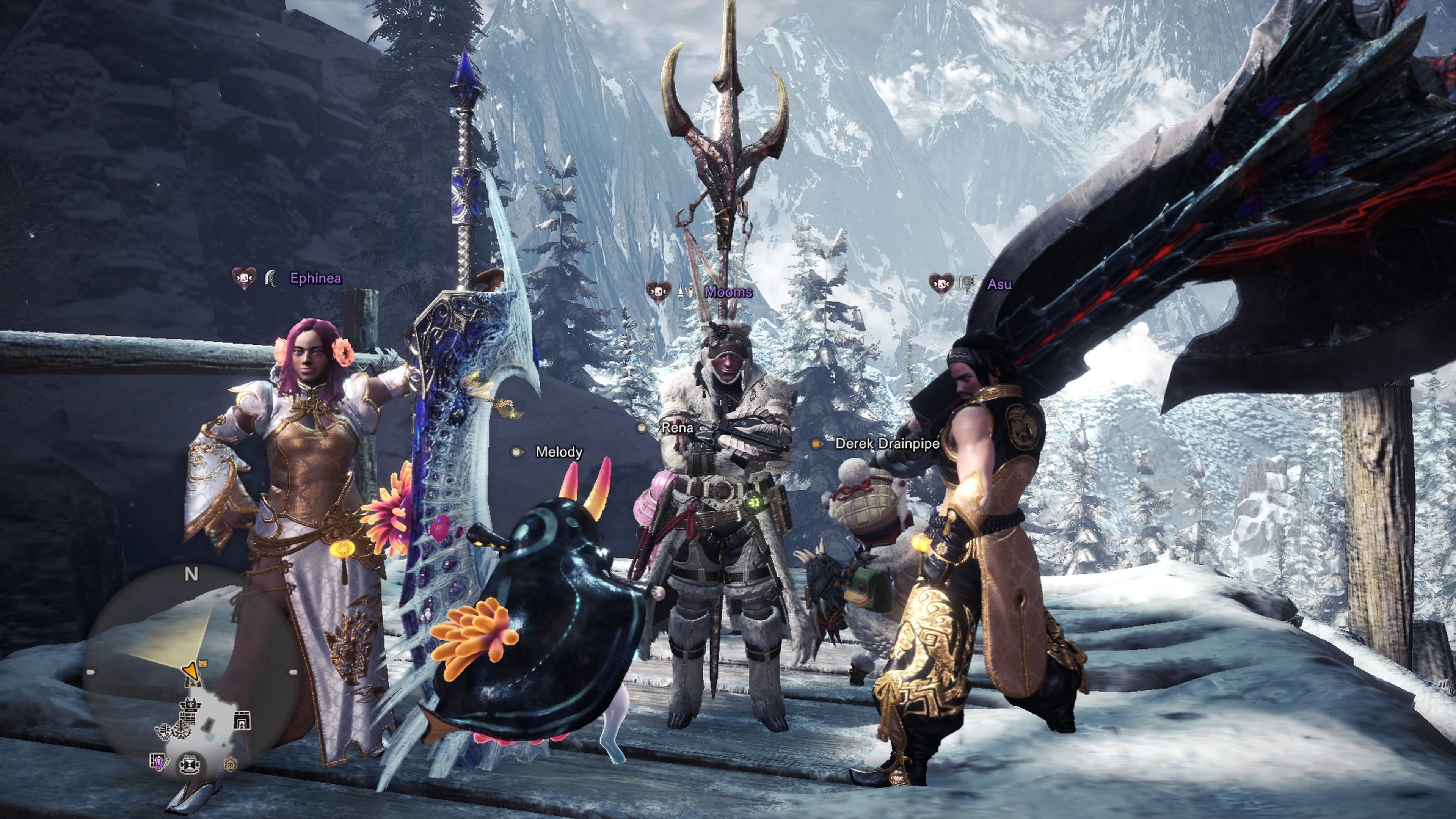Select Asu's player nameplate

[999, 284]
